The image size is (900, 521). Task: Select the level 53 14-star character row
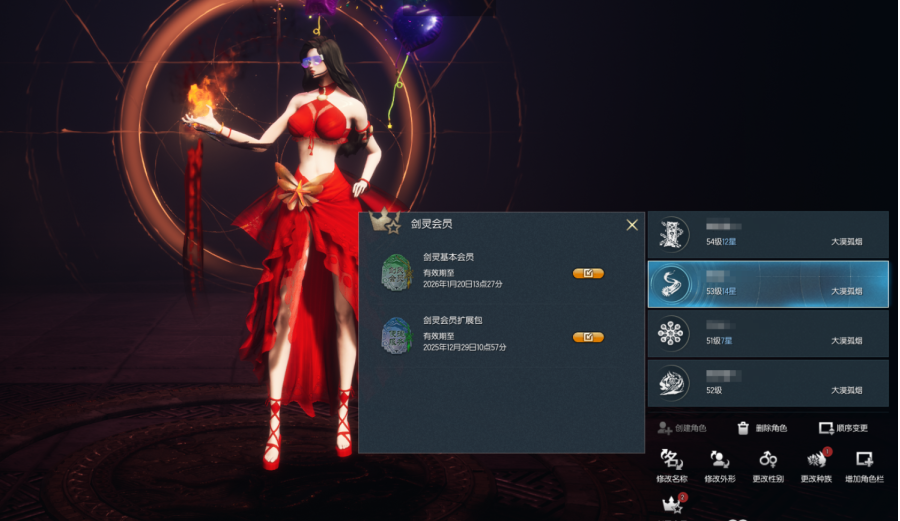pos(768,284)
